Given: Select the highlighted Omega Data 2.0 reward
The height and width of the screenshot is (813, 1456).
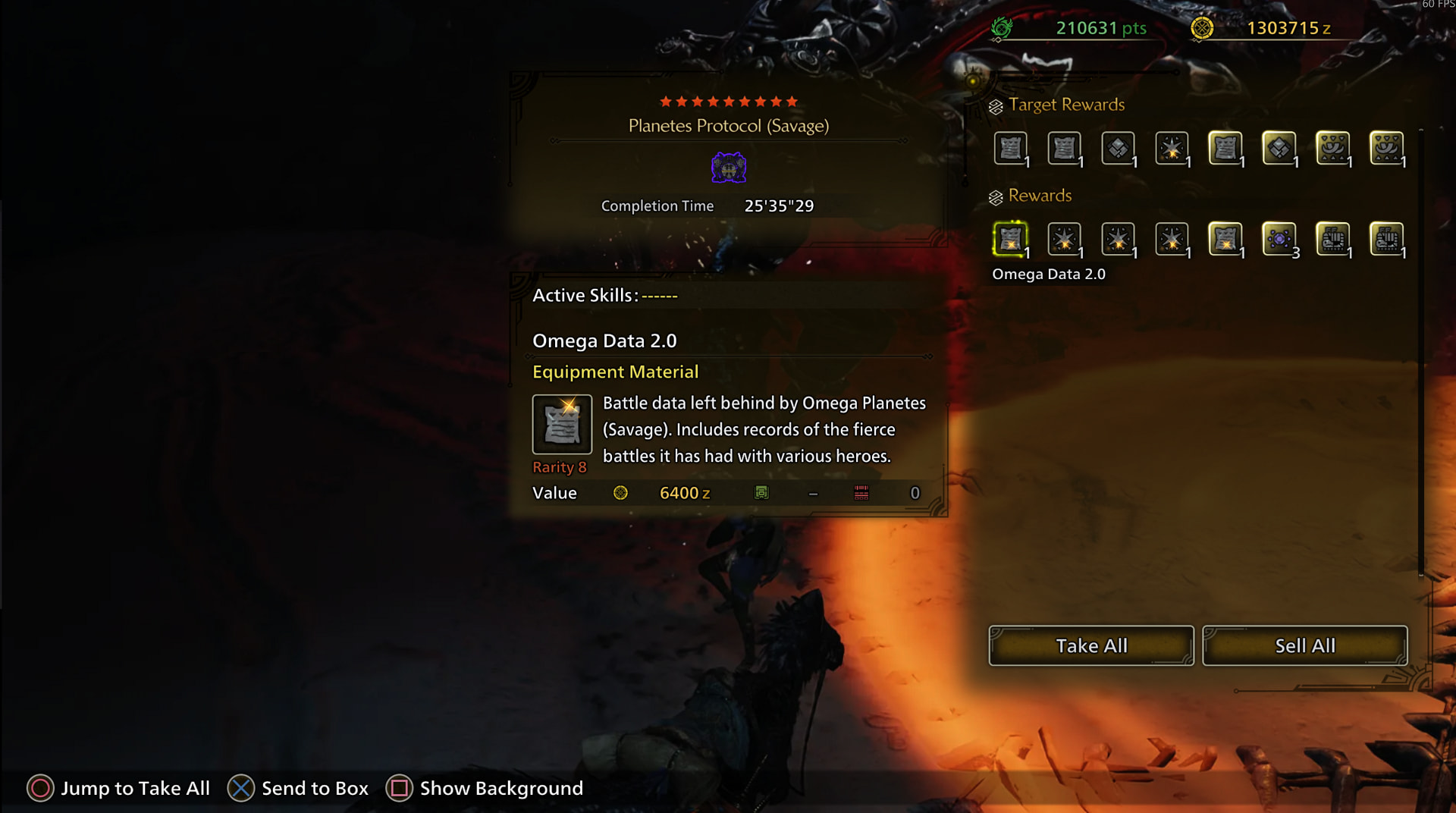Looking at the screenshot, I should pyautogui.click(x=1010, y=240).
